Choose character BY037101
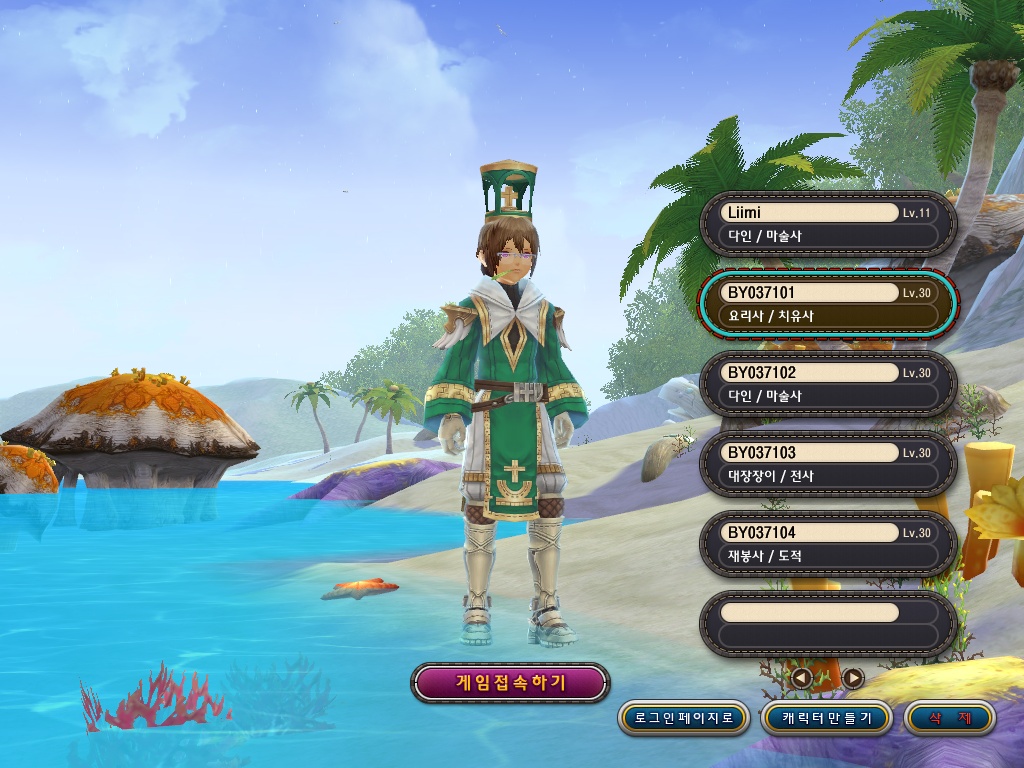Viewport: 1024px width, 768px height. click(x=828, y=304)
